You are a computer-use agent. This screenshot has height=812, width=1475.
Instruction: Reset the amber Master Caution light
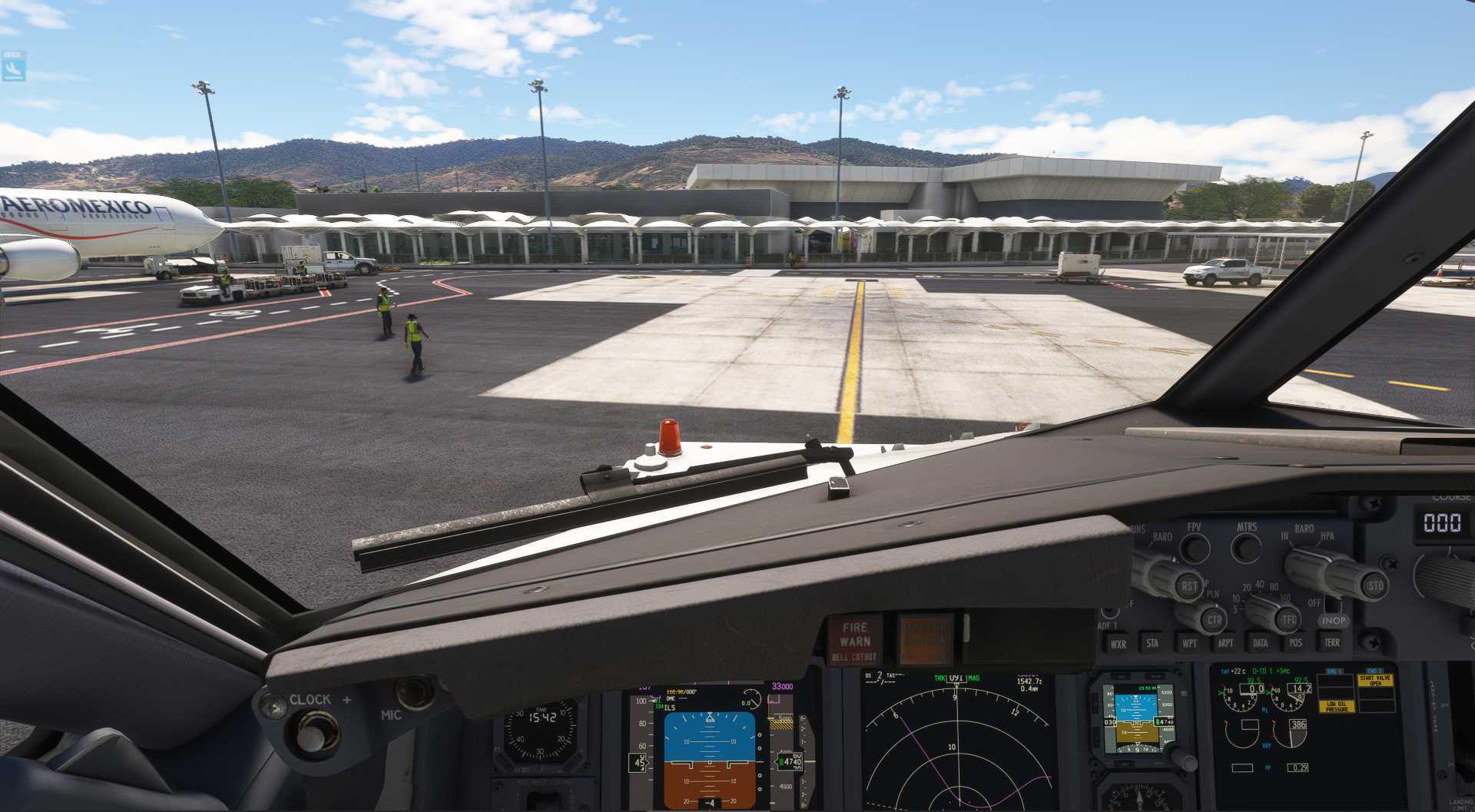[x=925, y=639]
